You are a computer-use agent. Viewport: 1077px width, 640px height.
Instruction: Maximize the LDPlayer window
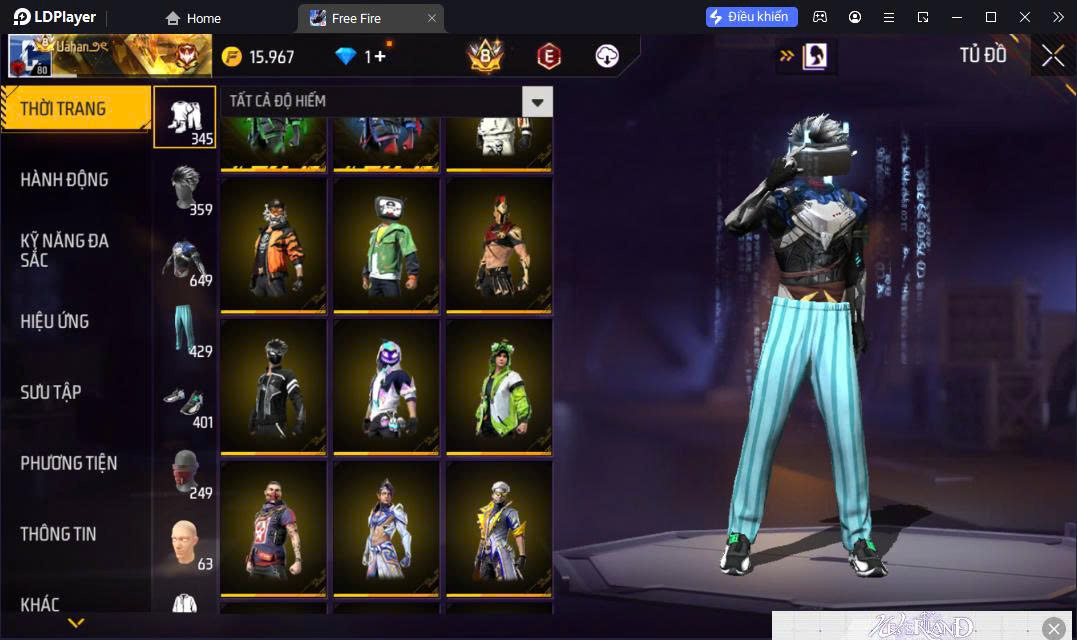[990, 17]
